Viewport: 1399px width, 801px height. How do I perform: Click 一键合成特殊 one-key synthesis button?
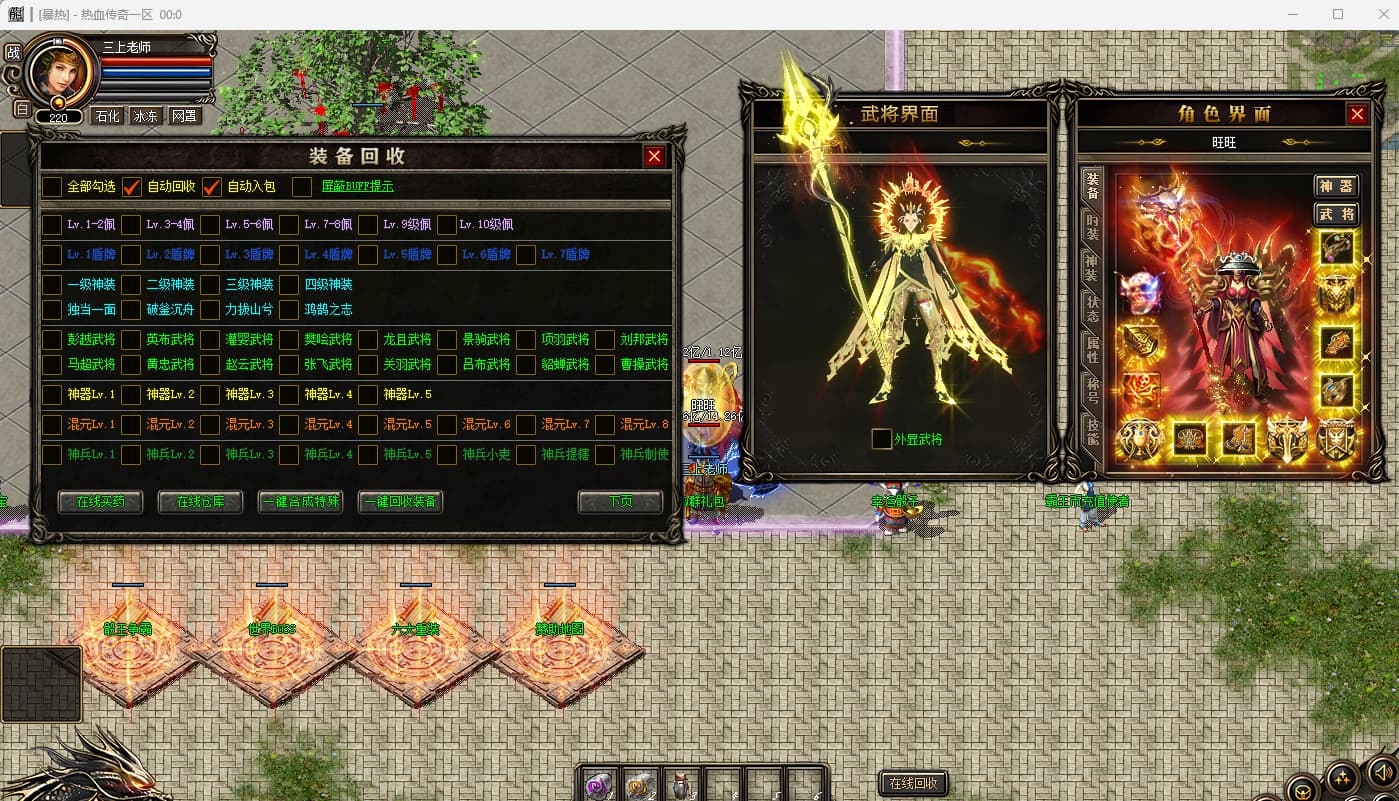click(300, 502)
